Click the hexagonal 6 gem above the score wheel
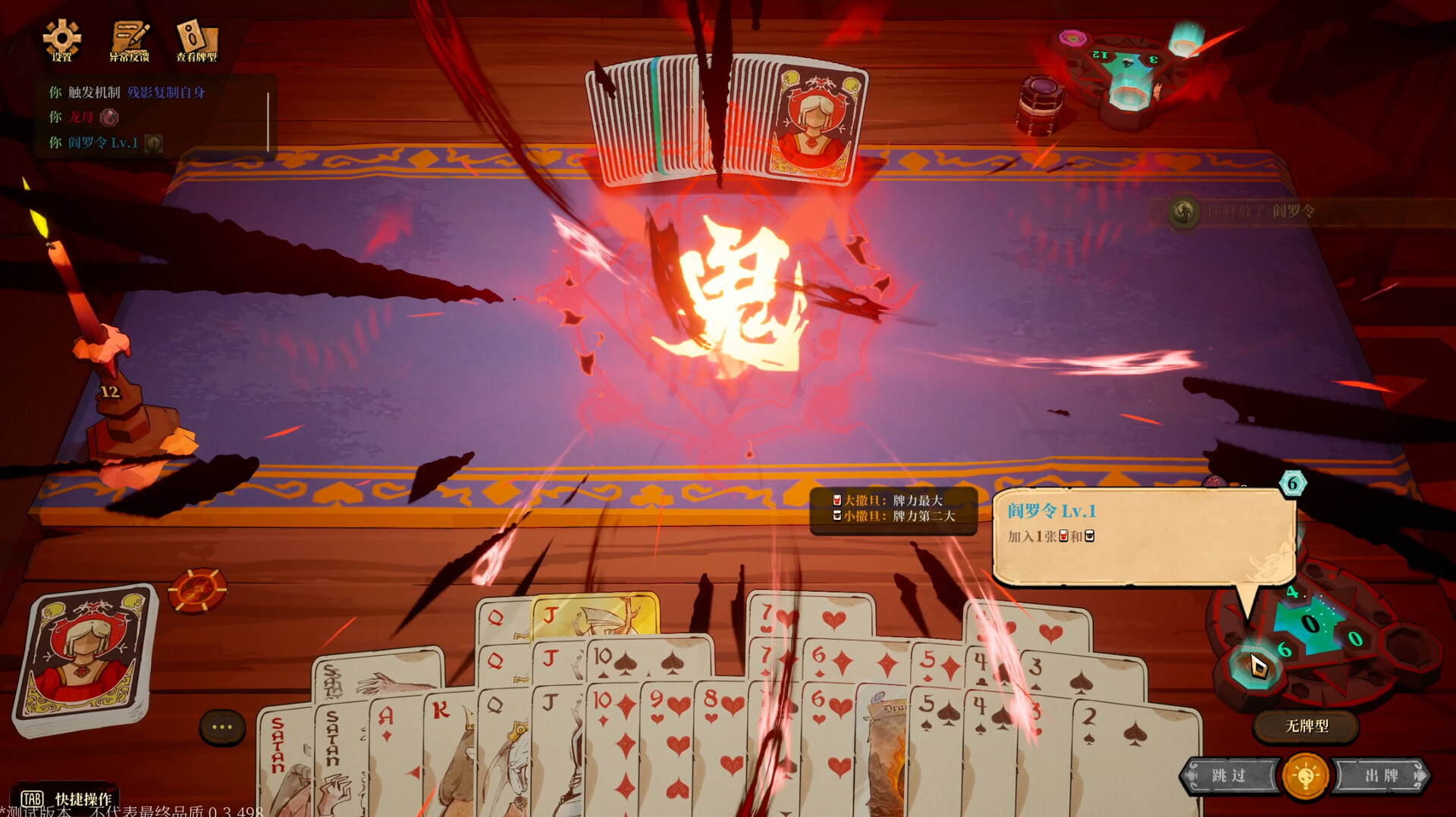 coord(1291,483)
